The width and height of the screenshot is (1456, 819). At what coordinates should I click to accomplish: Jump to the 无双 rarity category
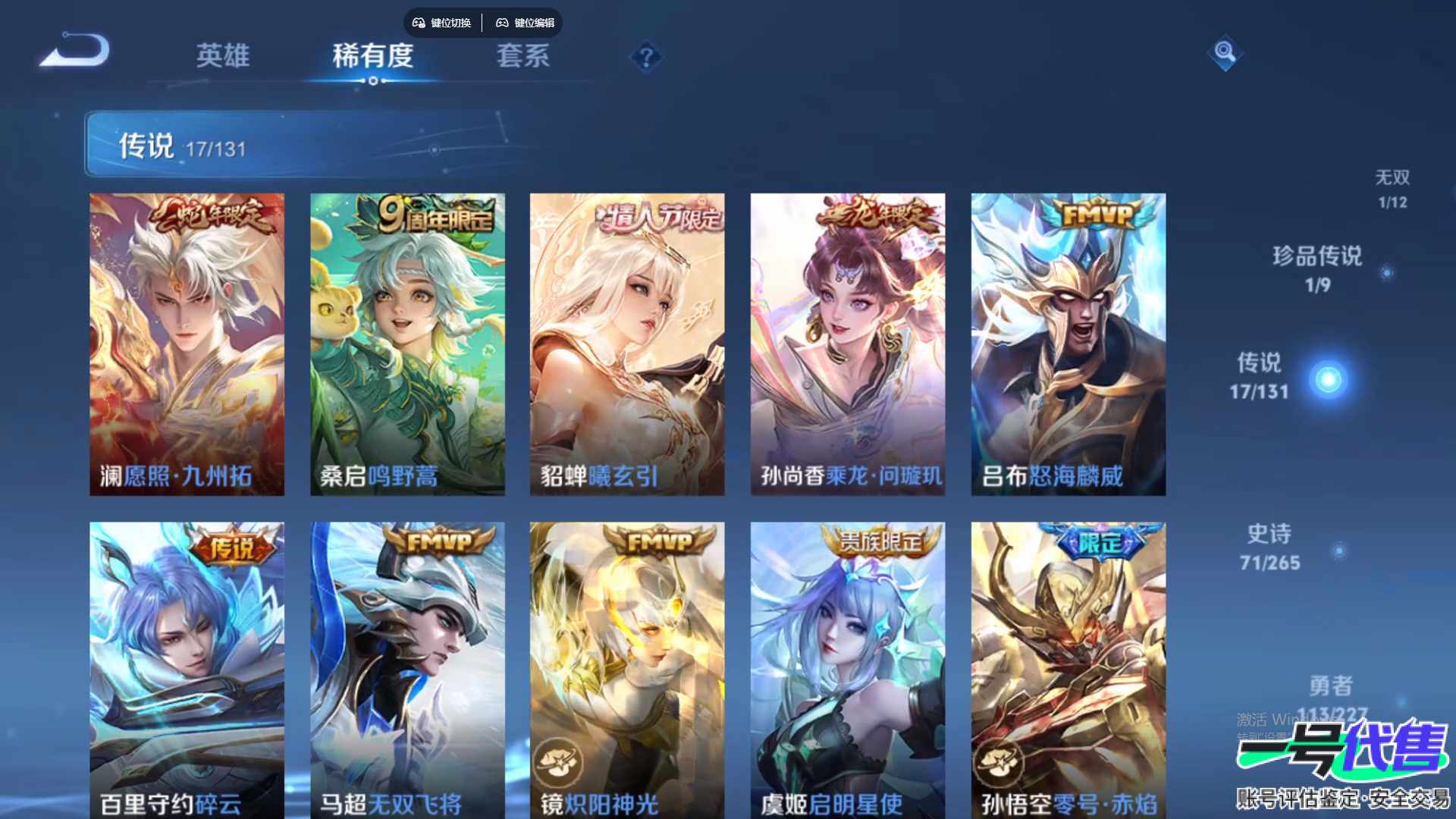pyautogui.click(x=1392, y=188)
